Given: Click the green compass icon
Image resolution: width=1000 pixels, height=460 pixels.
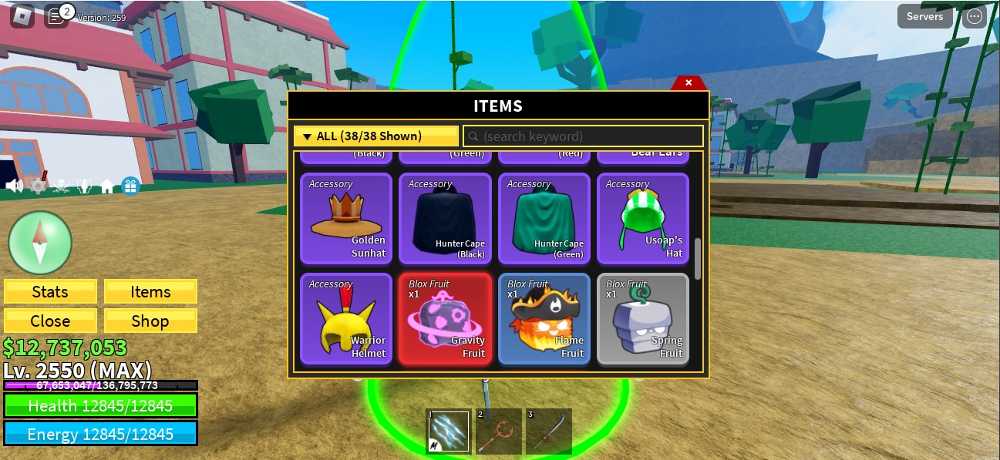Looking at the screenshot, I should click(x=40, y=243).
